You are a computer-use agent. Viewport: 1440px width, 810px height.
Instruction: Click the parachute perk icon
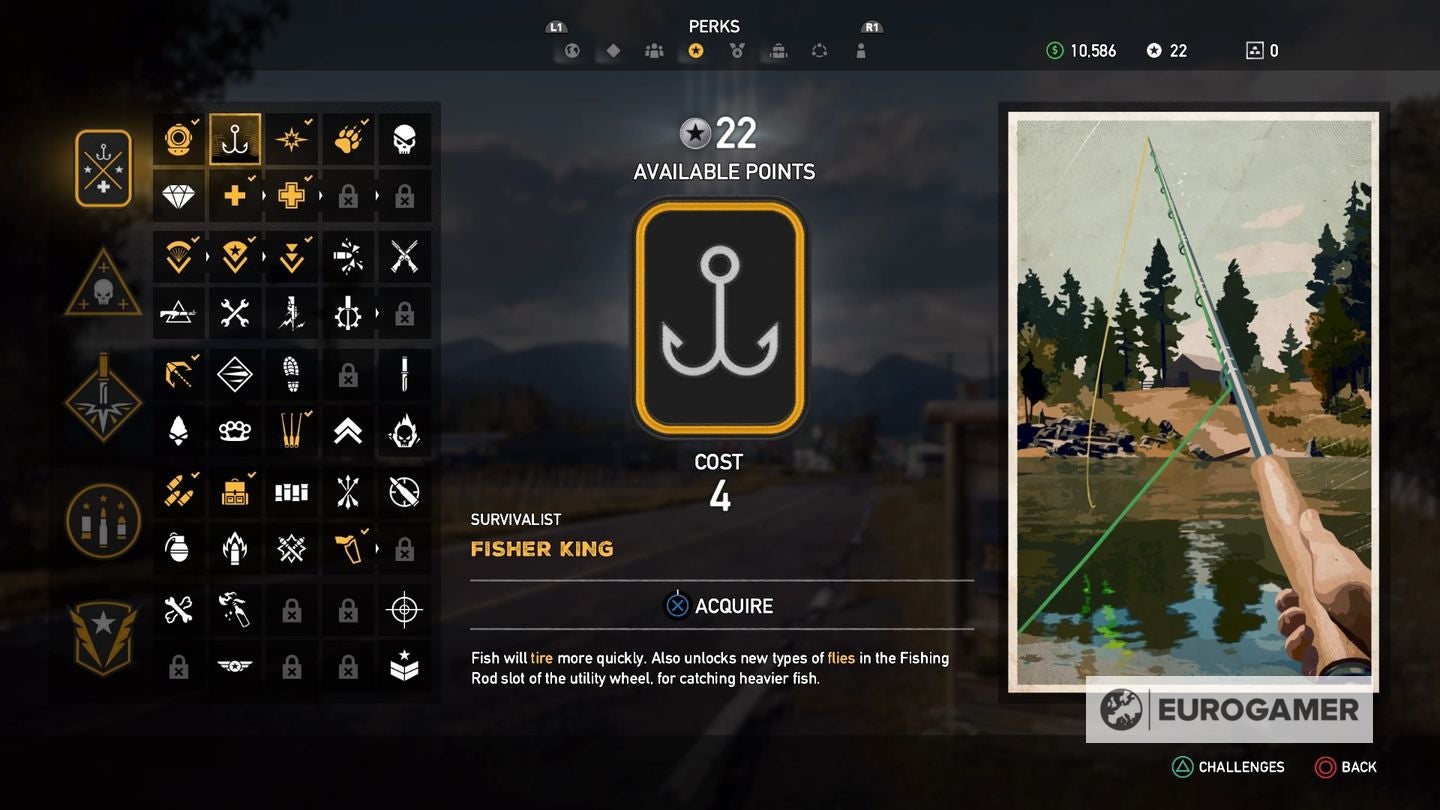point(178,256)
